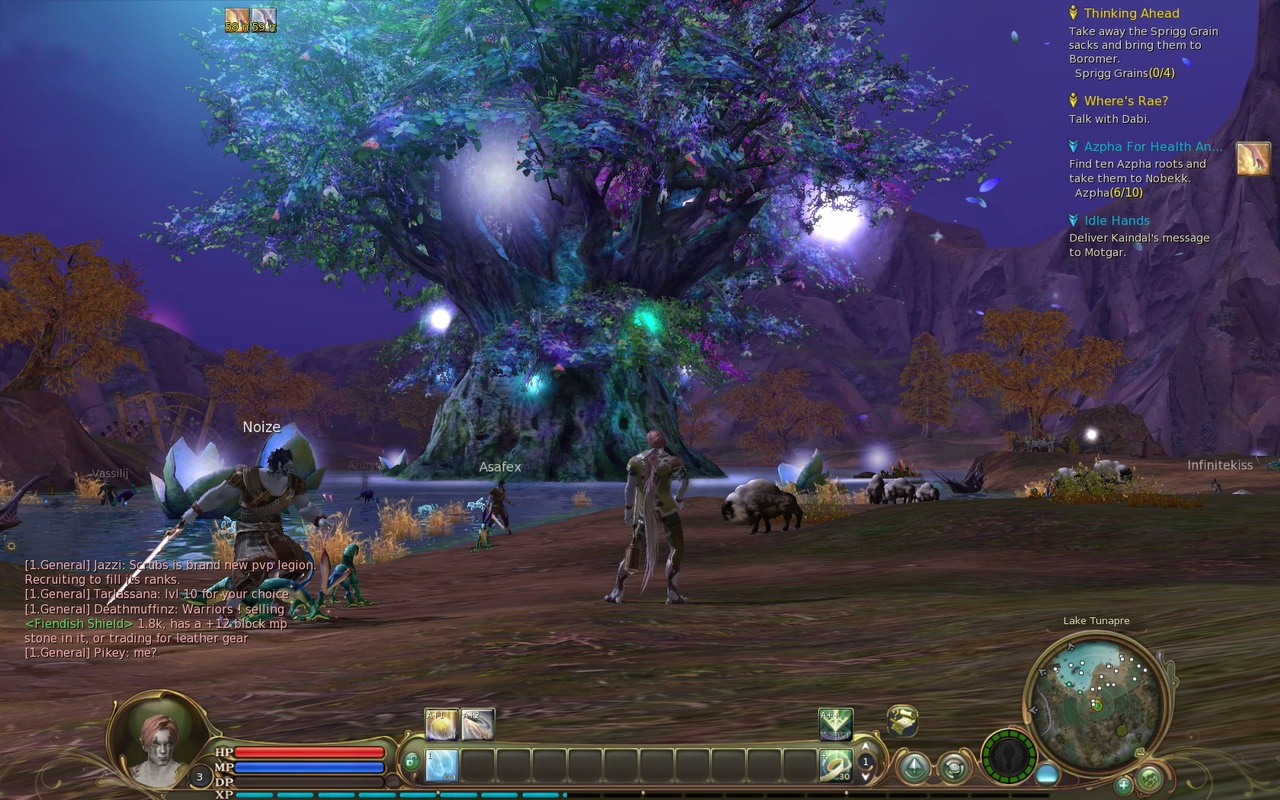Click the blue sphere icon beside the minimap
The height and width of the screenshot is (800, 1280).
tap(1048, 772)
